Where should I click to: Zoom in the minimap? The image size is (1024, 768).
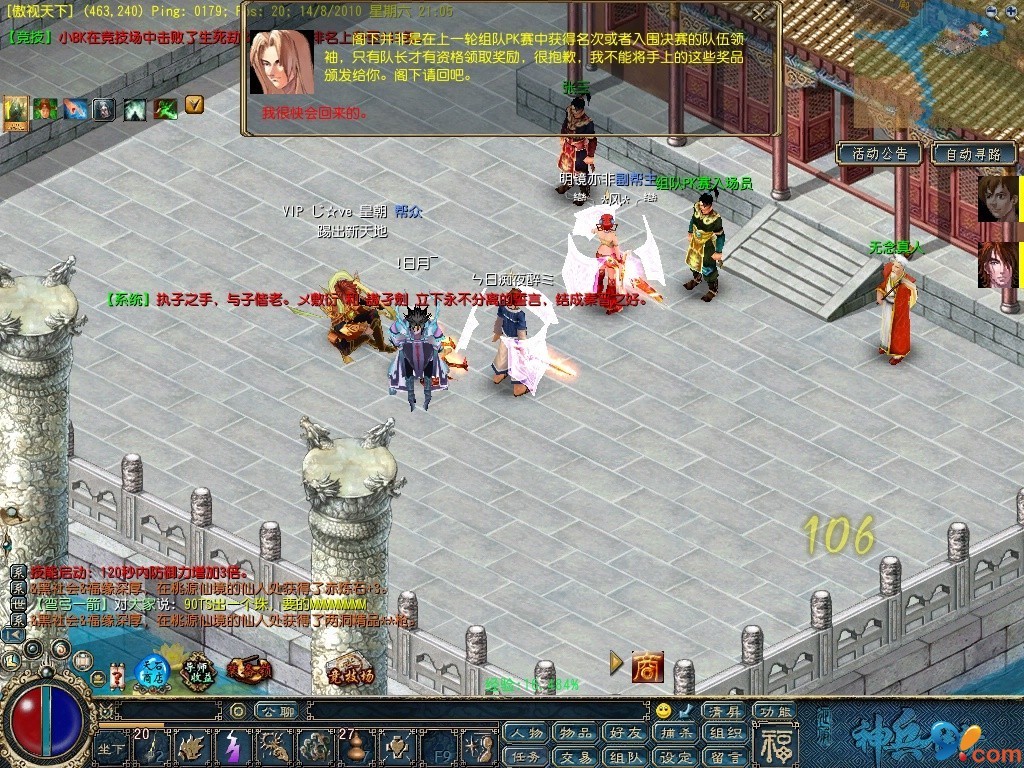1011,12
